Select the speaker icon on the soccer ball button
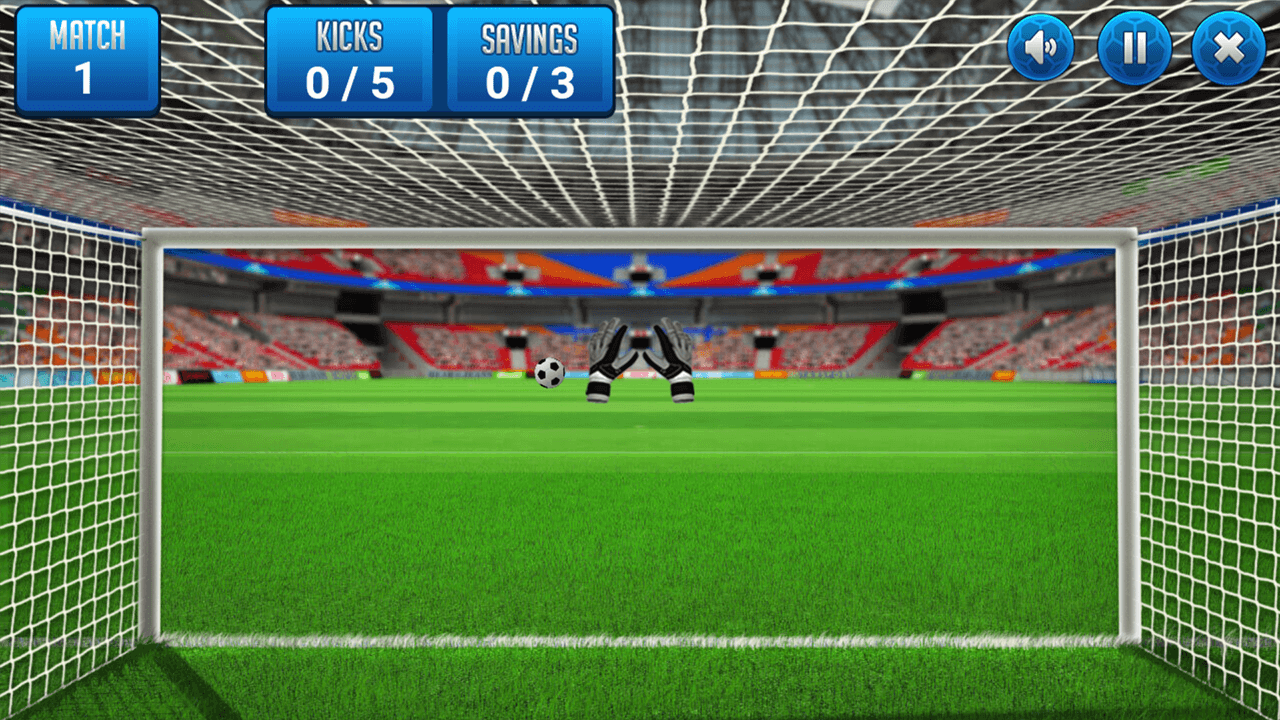 point(1039,46)
